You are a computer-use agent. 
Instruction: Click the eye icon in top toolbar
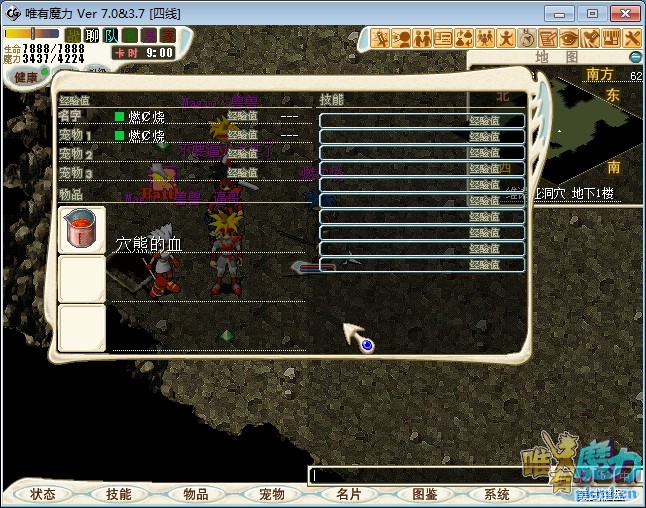click(569, 38)
